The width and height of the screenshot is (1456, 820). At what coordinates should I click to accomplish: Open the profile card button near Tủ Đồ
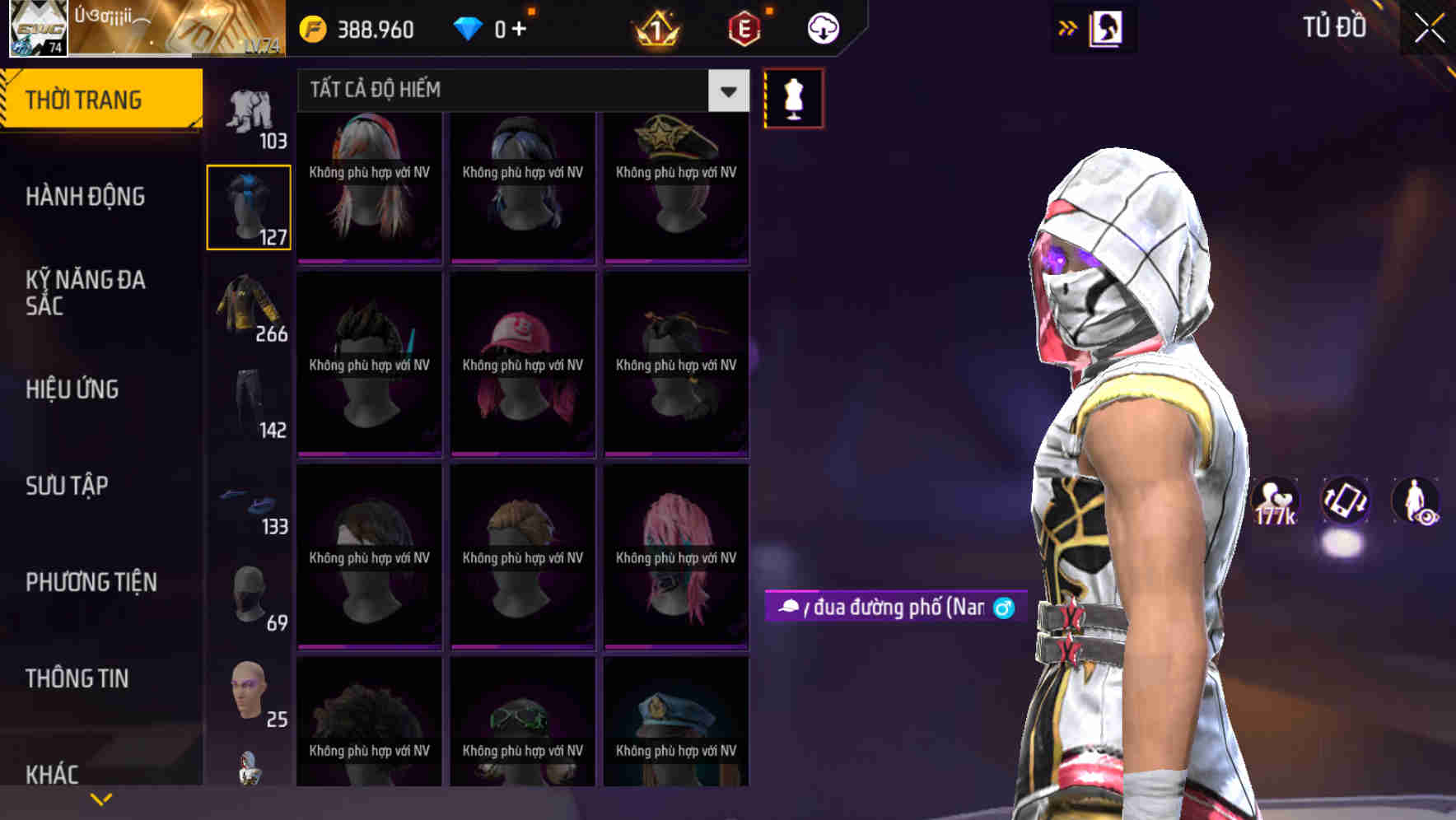pyautogui.click(x=1108, y=27)
